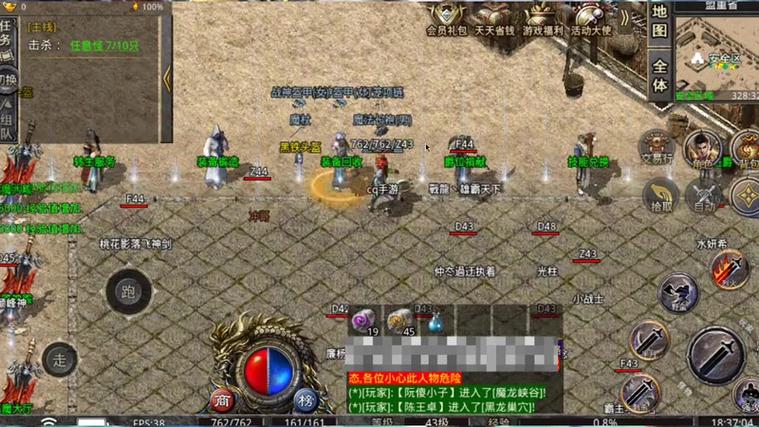759x427 pixels.
Task: Use the blue potion hotbar slot
Action: coord(437,321)
